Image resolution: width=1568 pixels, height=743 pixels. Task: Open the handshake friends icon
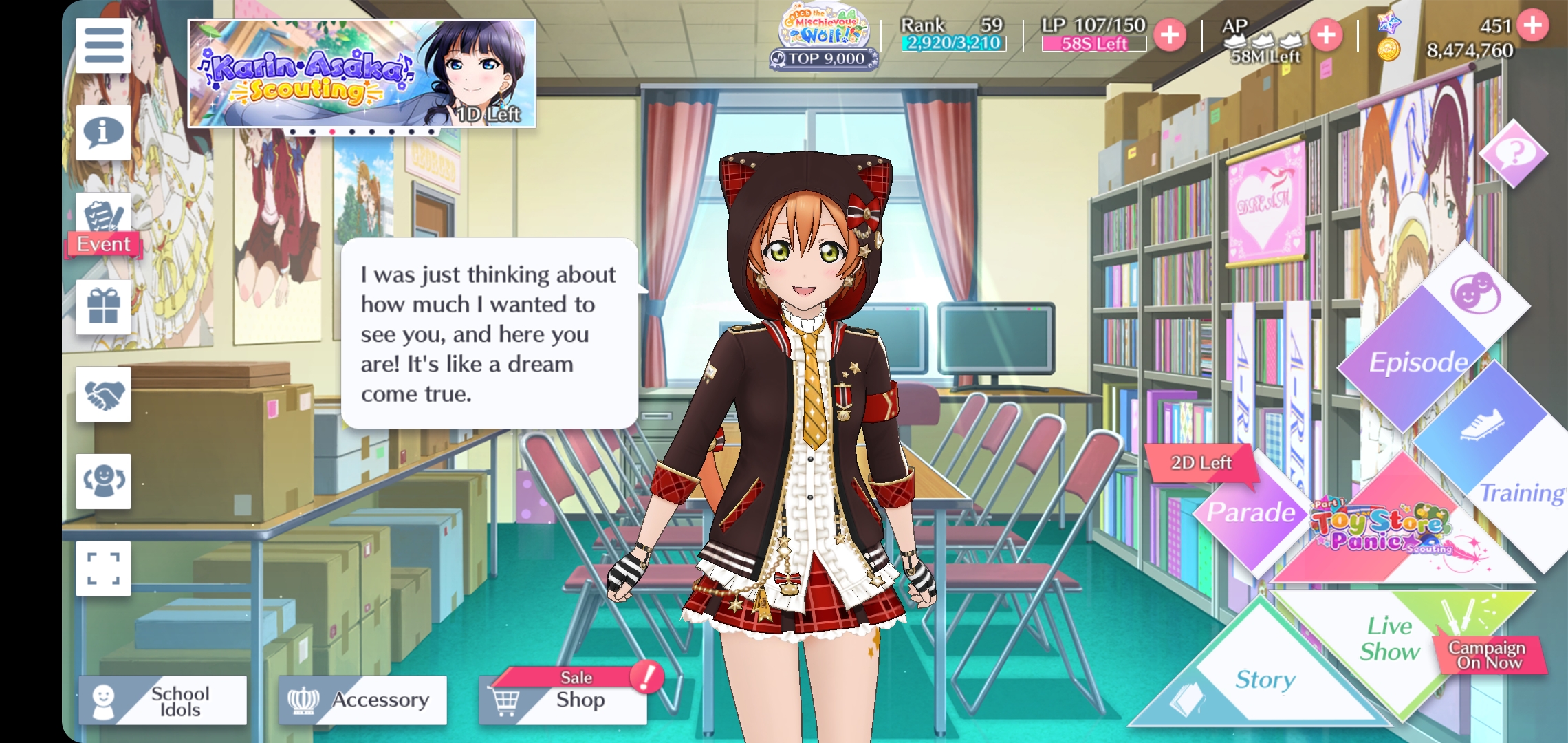click(103, 394)
